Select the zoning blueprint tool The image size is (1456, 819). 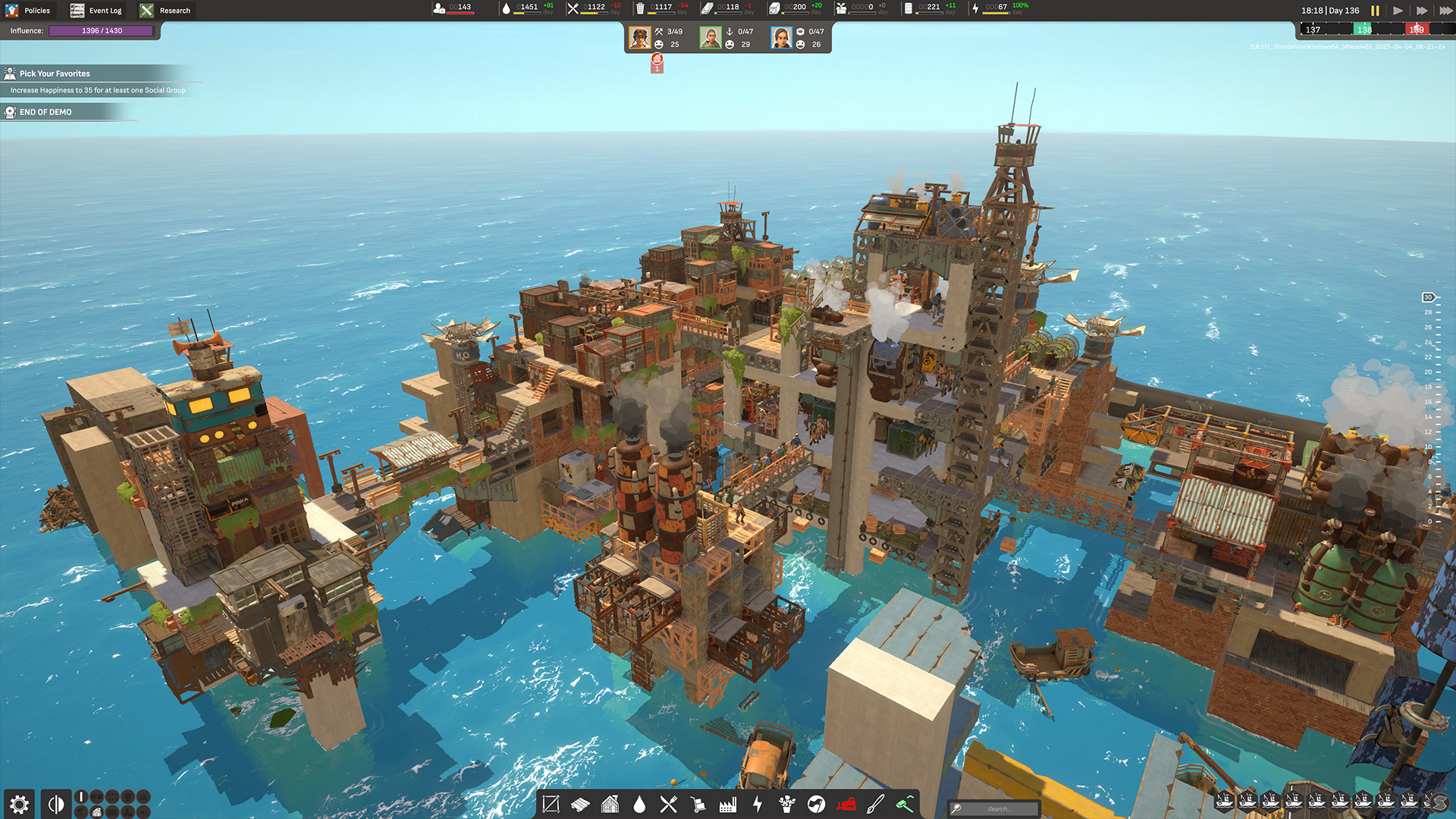[551, 805]
